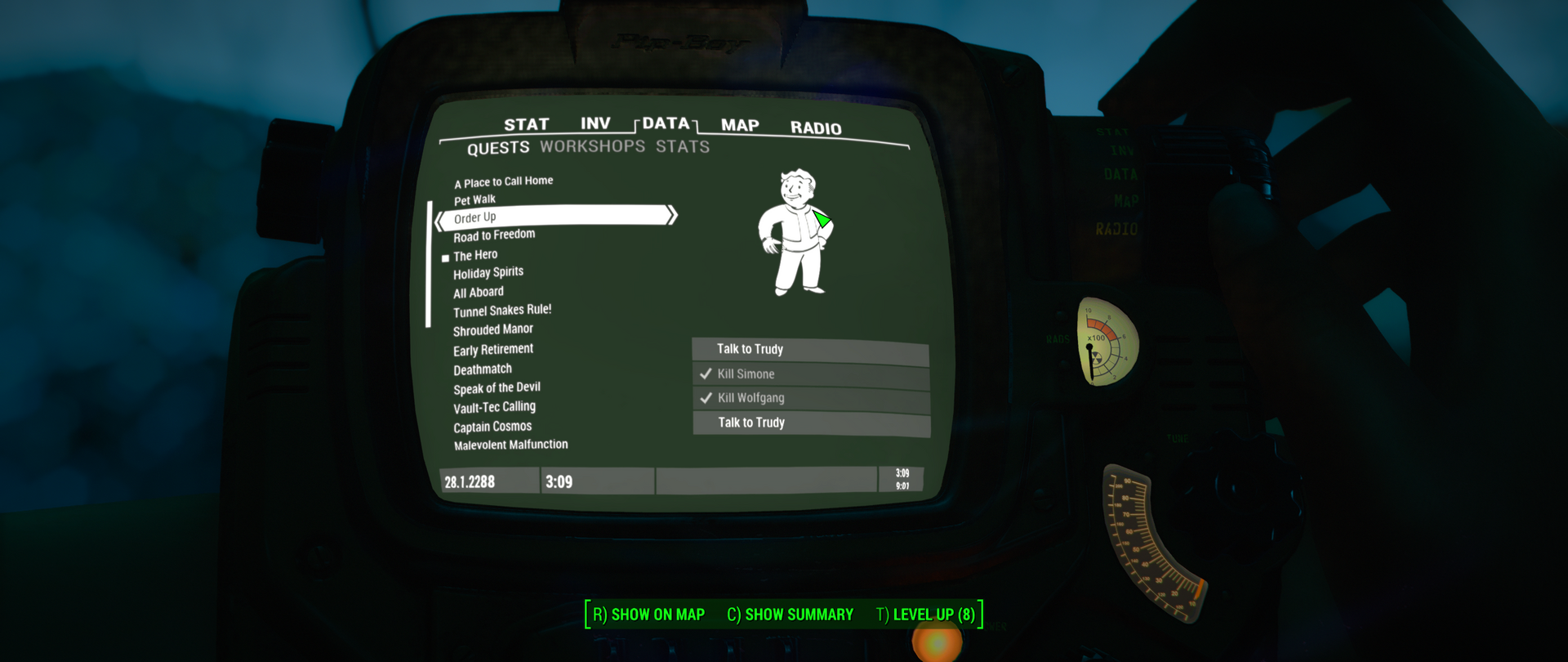The image size is (1568, 662).
Task: Click the quest progress bar near 3:09
Action: coord(766,481)
